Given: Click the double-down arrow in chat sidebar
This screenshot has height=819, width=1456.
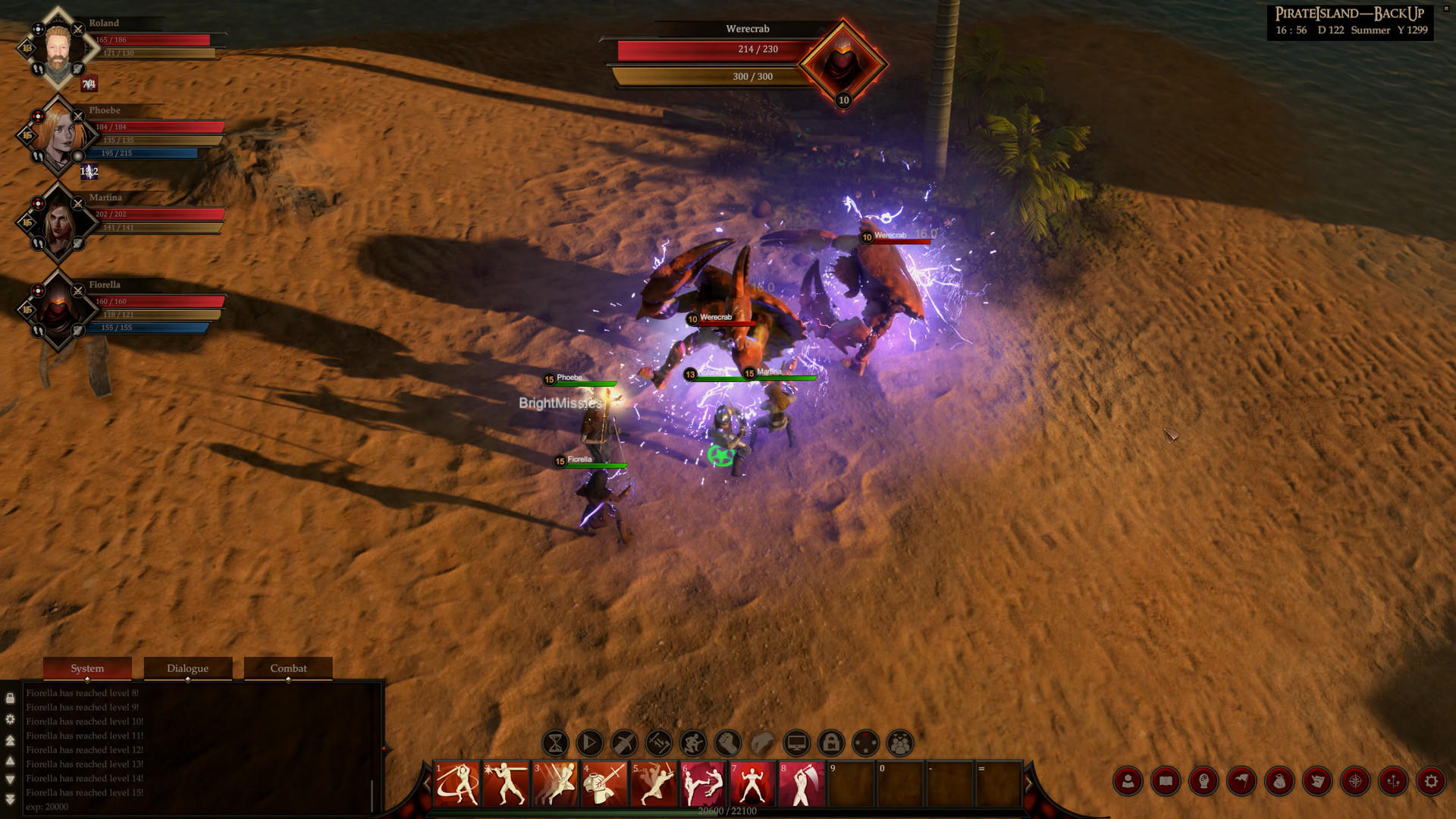Looking at the screenshot, I should pyautogui.click(x=10, y=795).
